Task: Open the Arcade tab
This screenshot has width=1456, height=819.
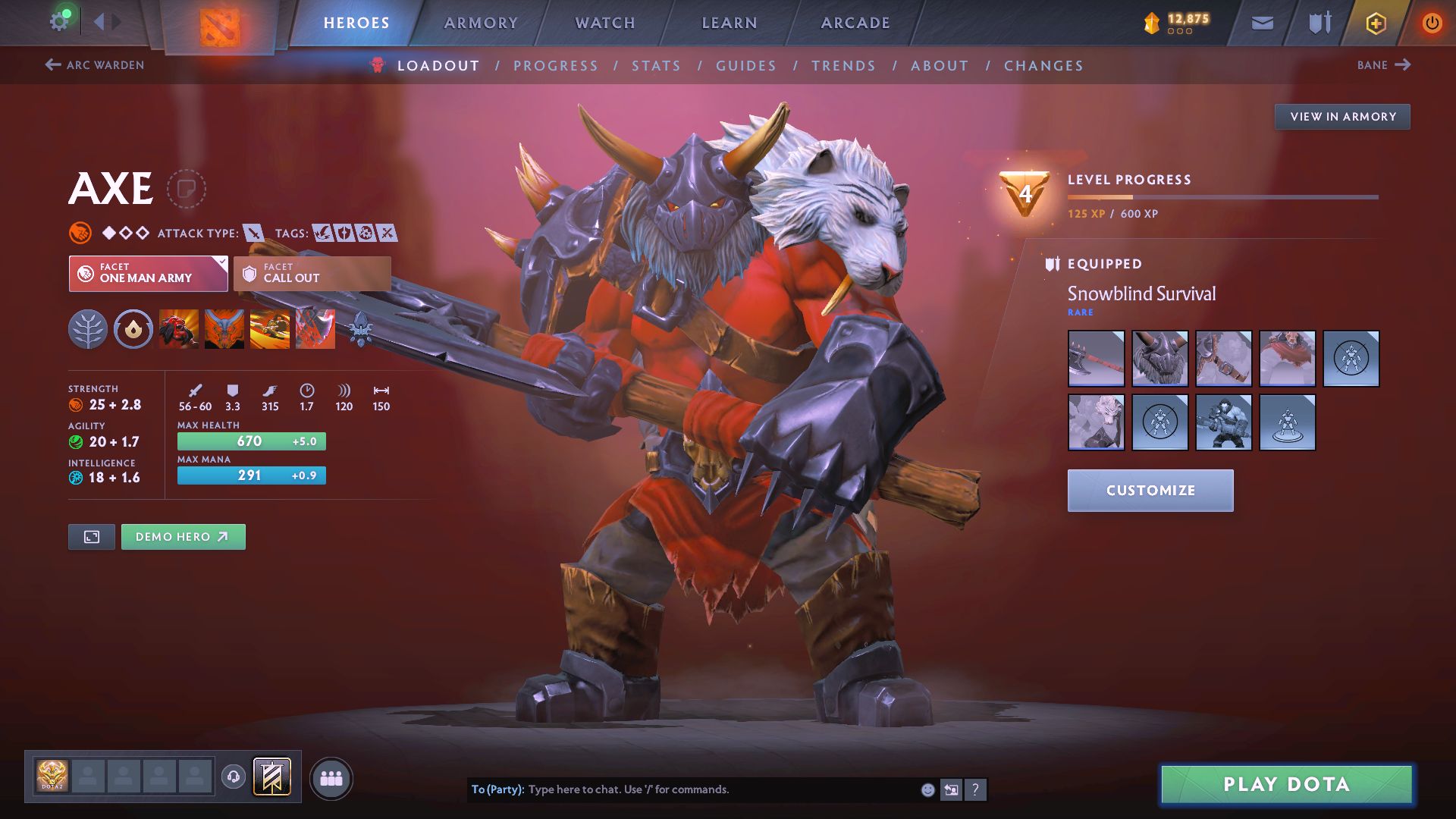Action: tap(855, 23)
